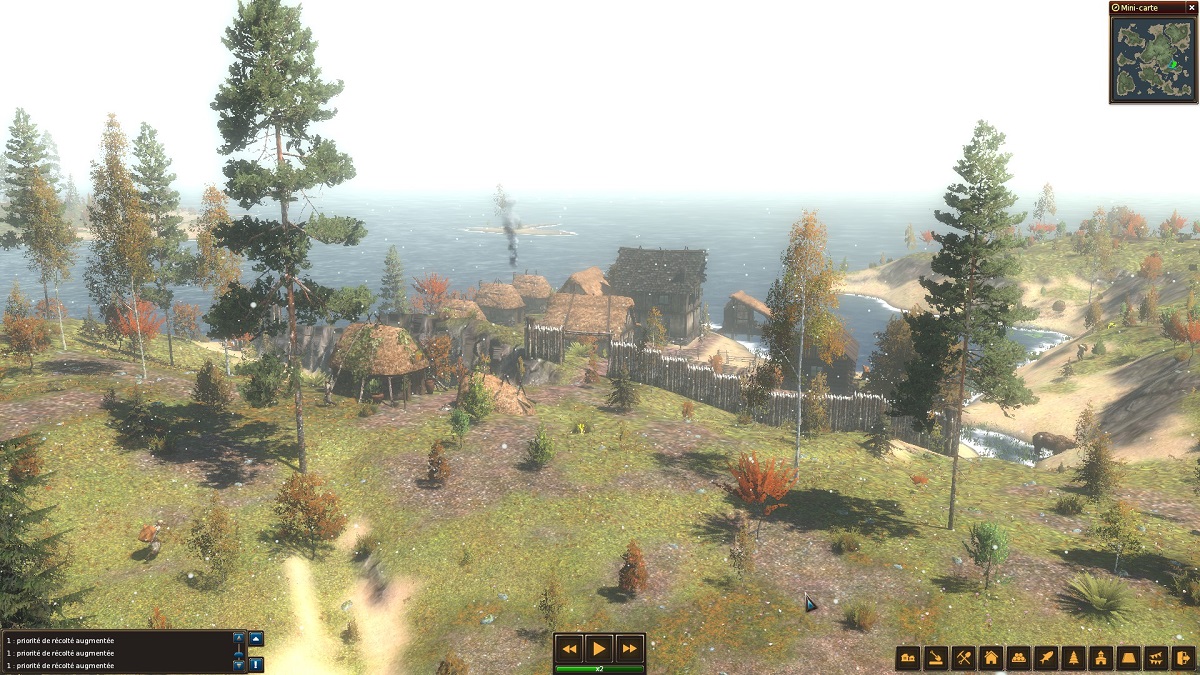Slow down game speed with rewind button
The height and width of the screenshot is (675, 1200).
[569, 648]
